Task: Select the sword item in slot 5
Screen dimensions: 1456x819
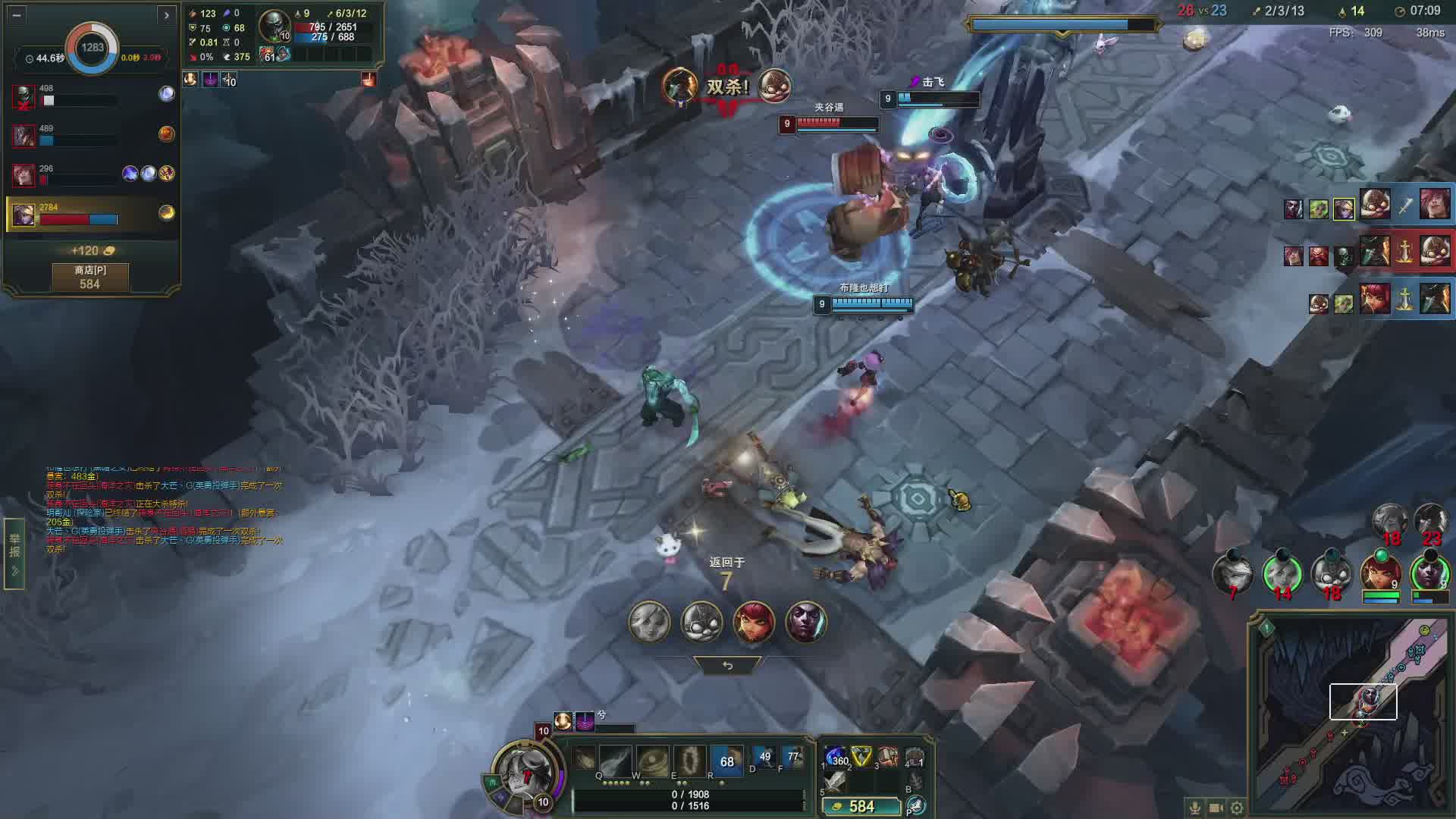Action: [x=836, y=781]
